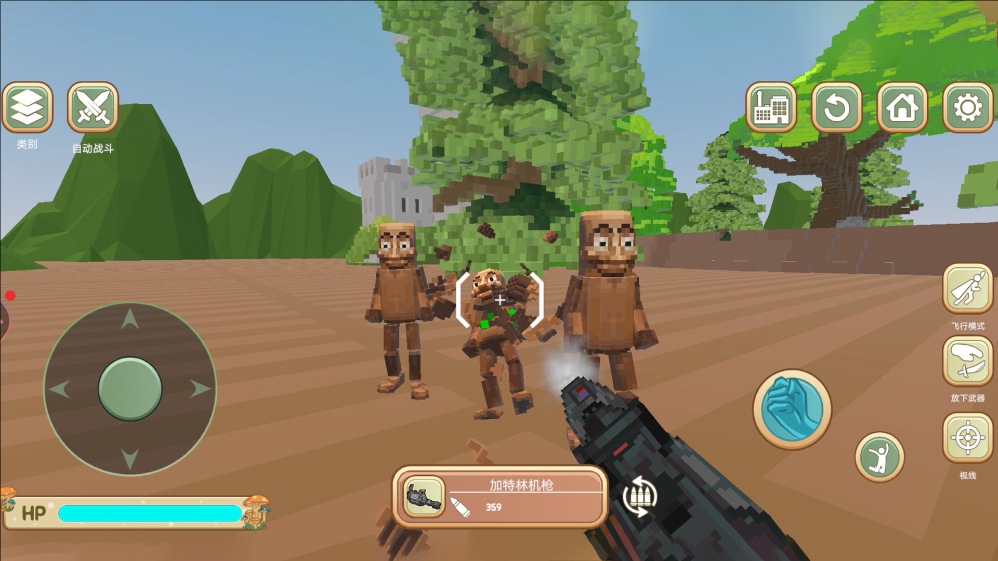Tap the blue fist attack button
Viewport: 998px width, 561px height.
793,409
